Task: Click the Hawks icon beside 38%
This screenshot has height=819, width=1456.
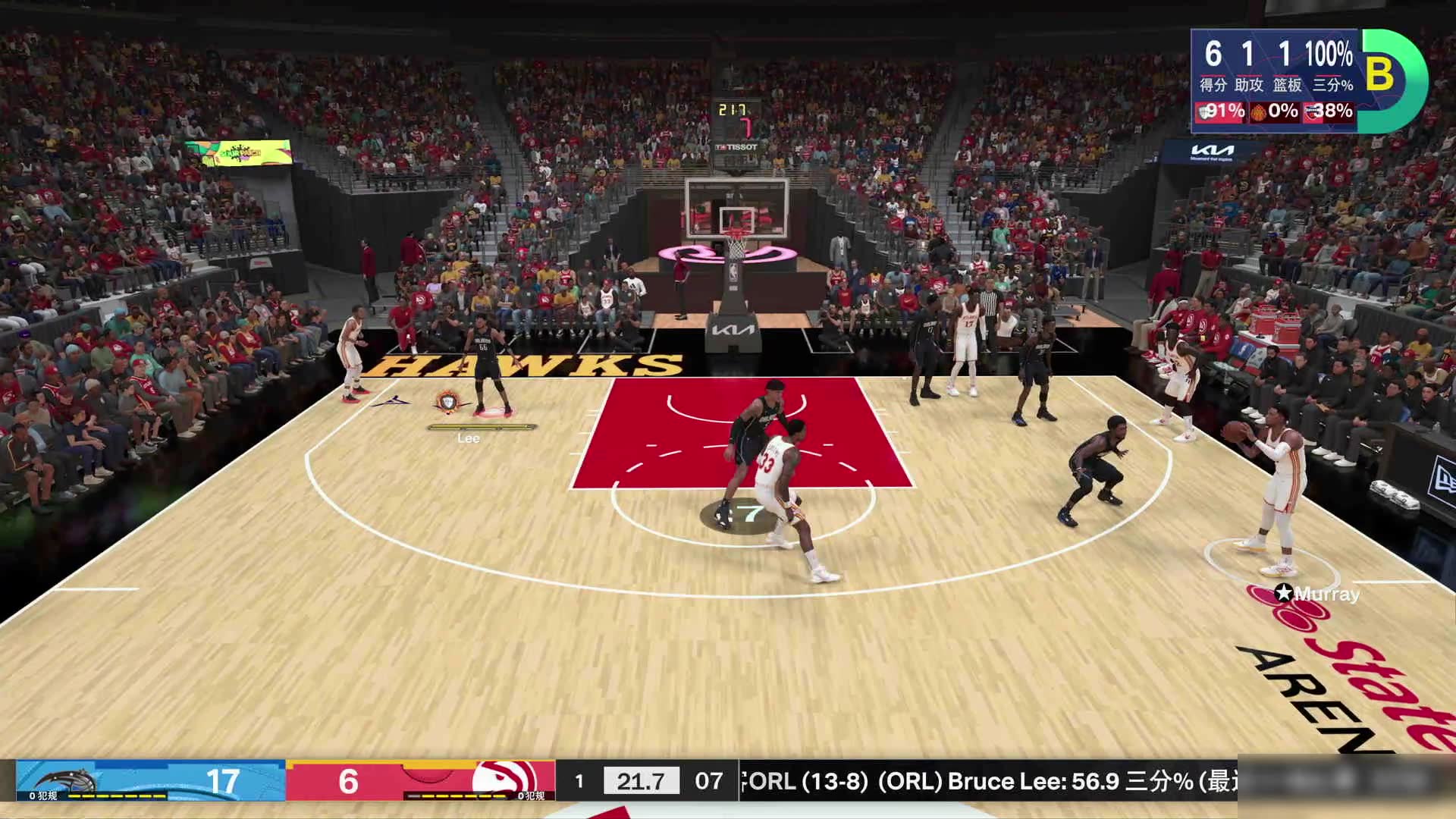Action: tap(1311, 113)
